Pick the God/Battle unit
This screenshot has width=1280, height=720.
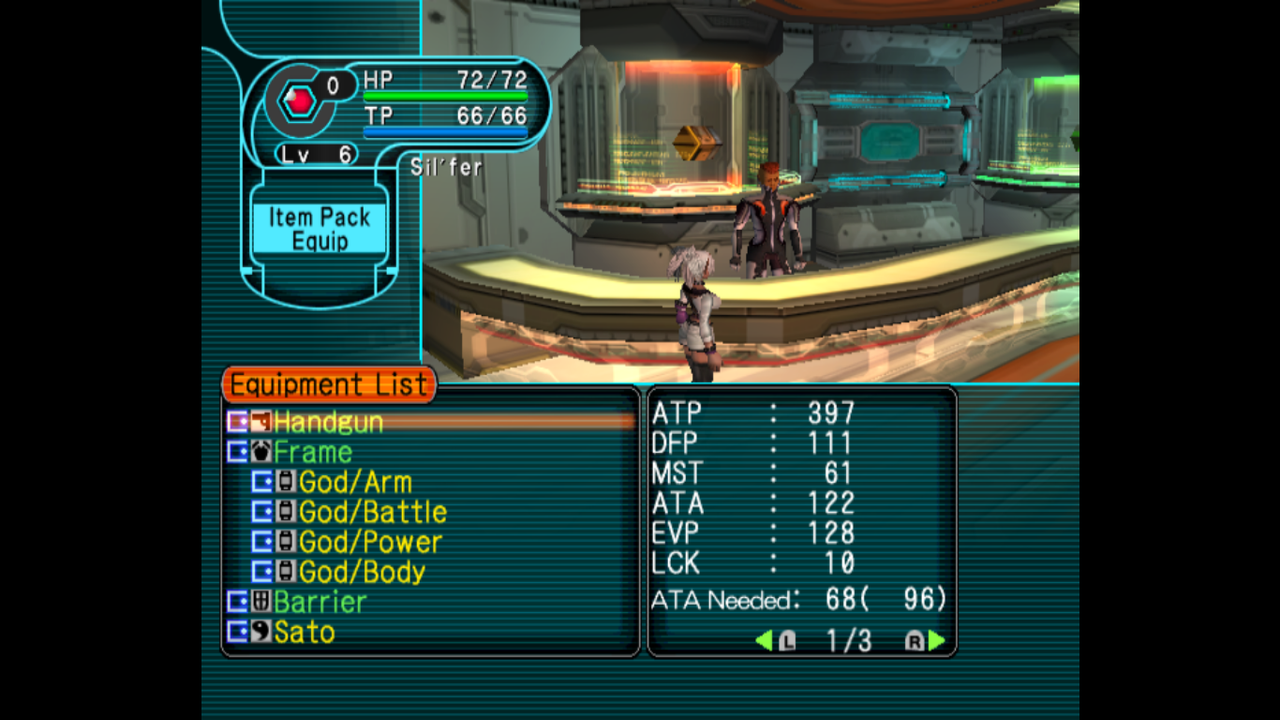[x=372, y=512]
